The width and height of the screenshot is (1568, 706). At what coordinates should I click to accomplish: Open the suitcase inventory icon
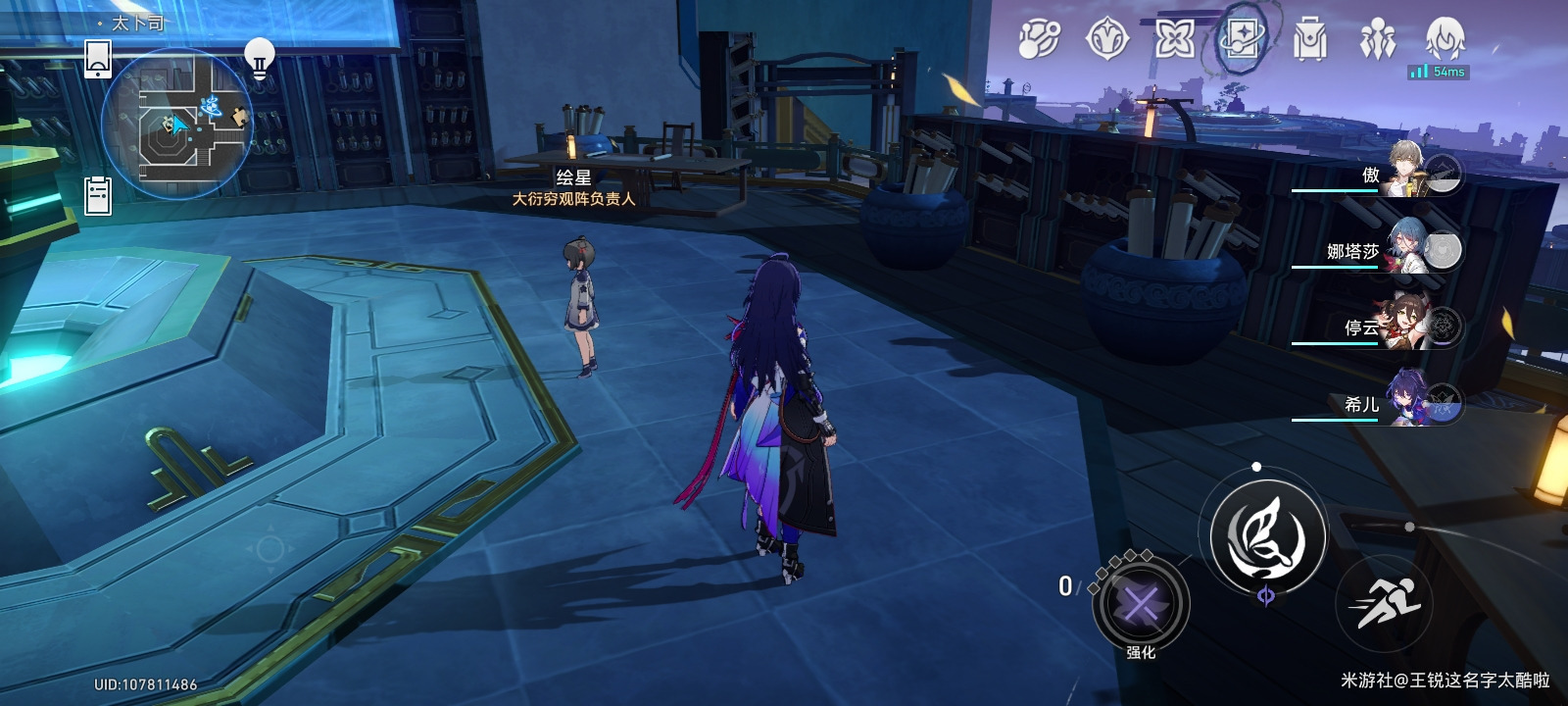coord(1309,40)
